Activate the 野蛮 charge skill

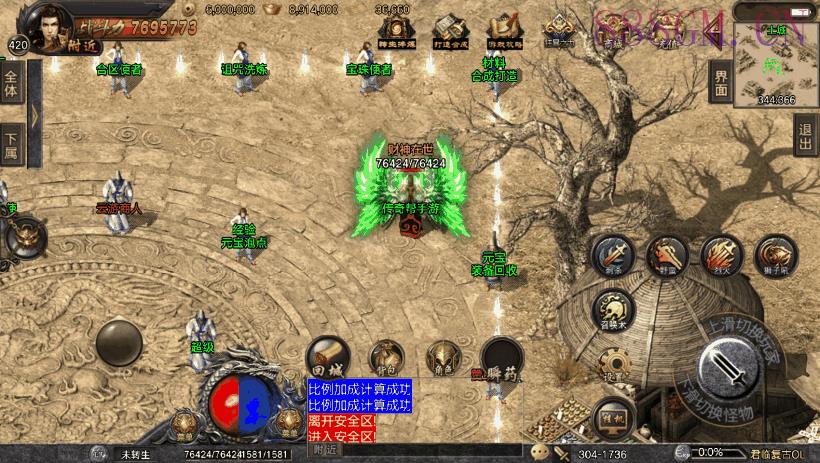666,256
